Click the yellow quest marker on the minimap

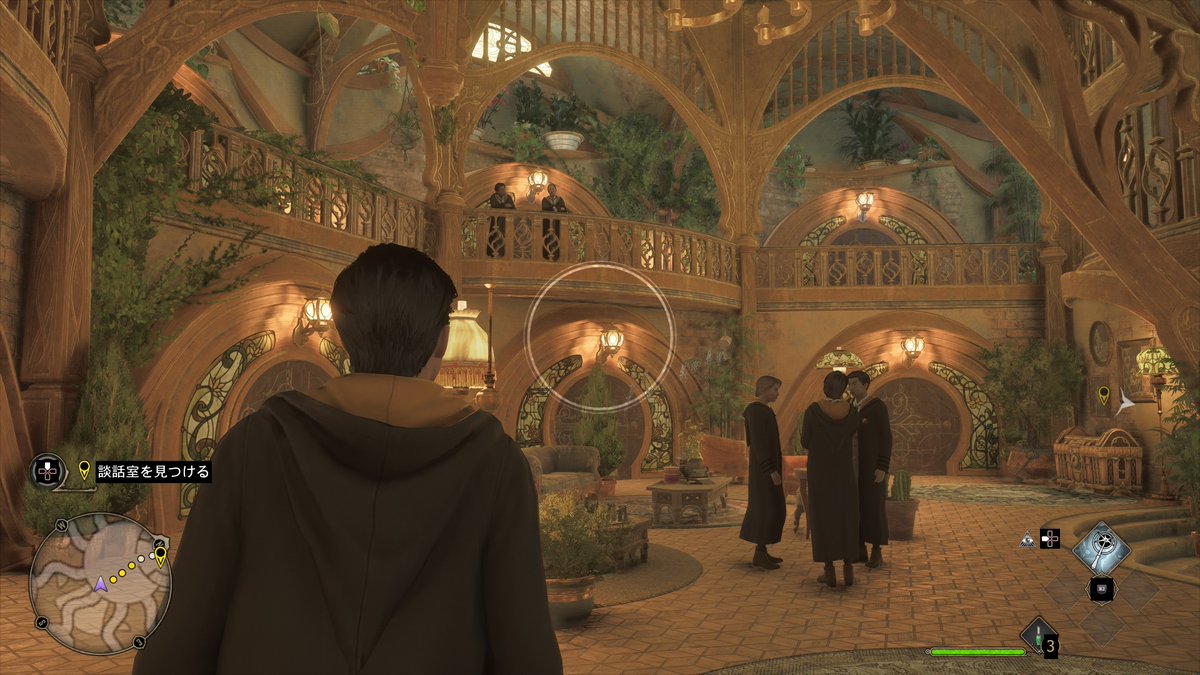tap(160, 556)
